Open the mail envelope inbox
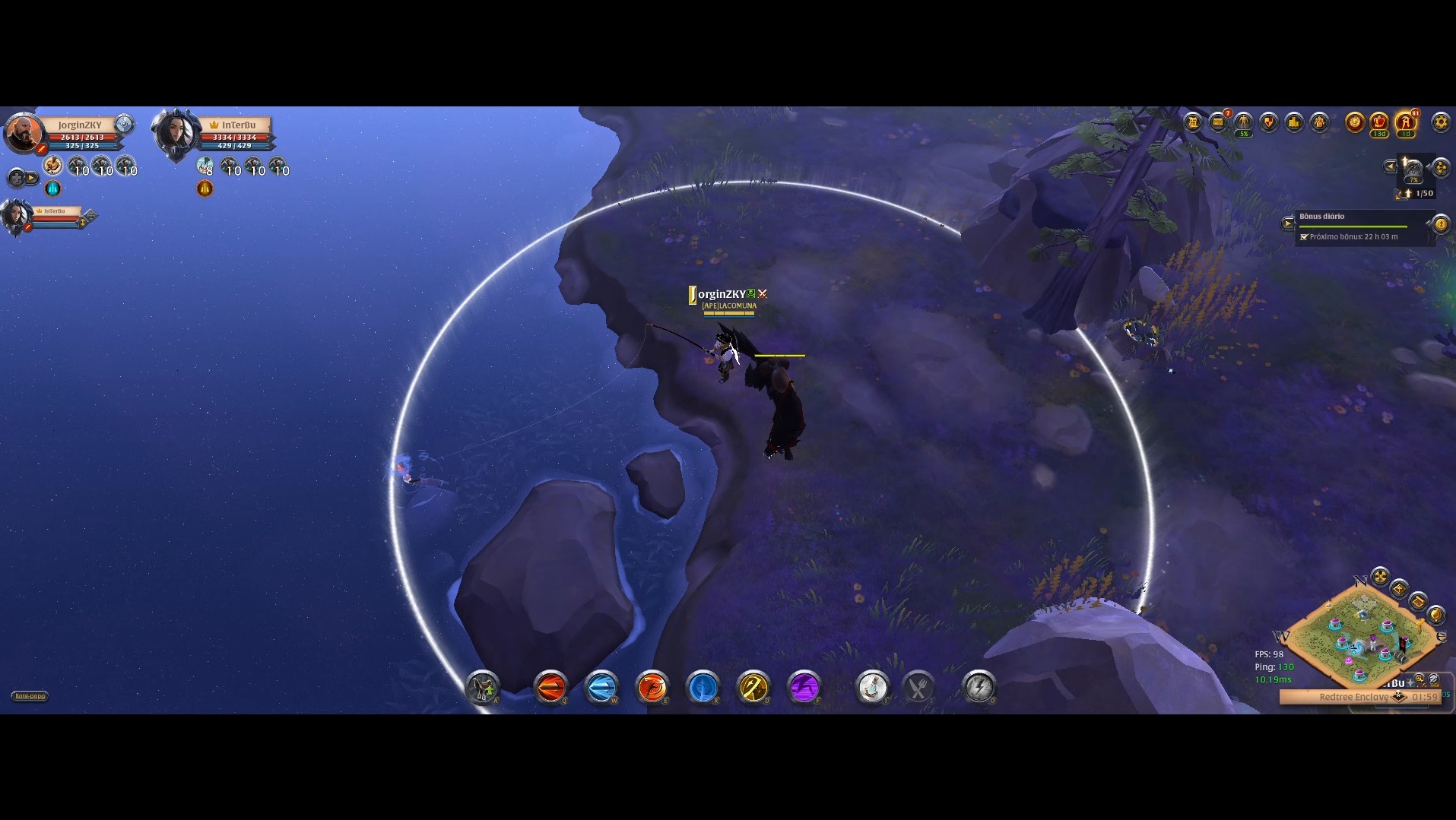 pos(1218,122)
